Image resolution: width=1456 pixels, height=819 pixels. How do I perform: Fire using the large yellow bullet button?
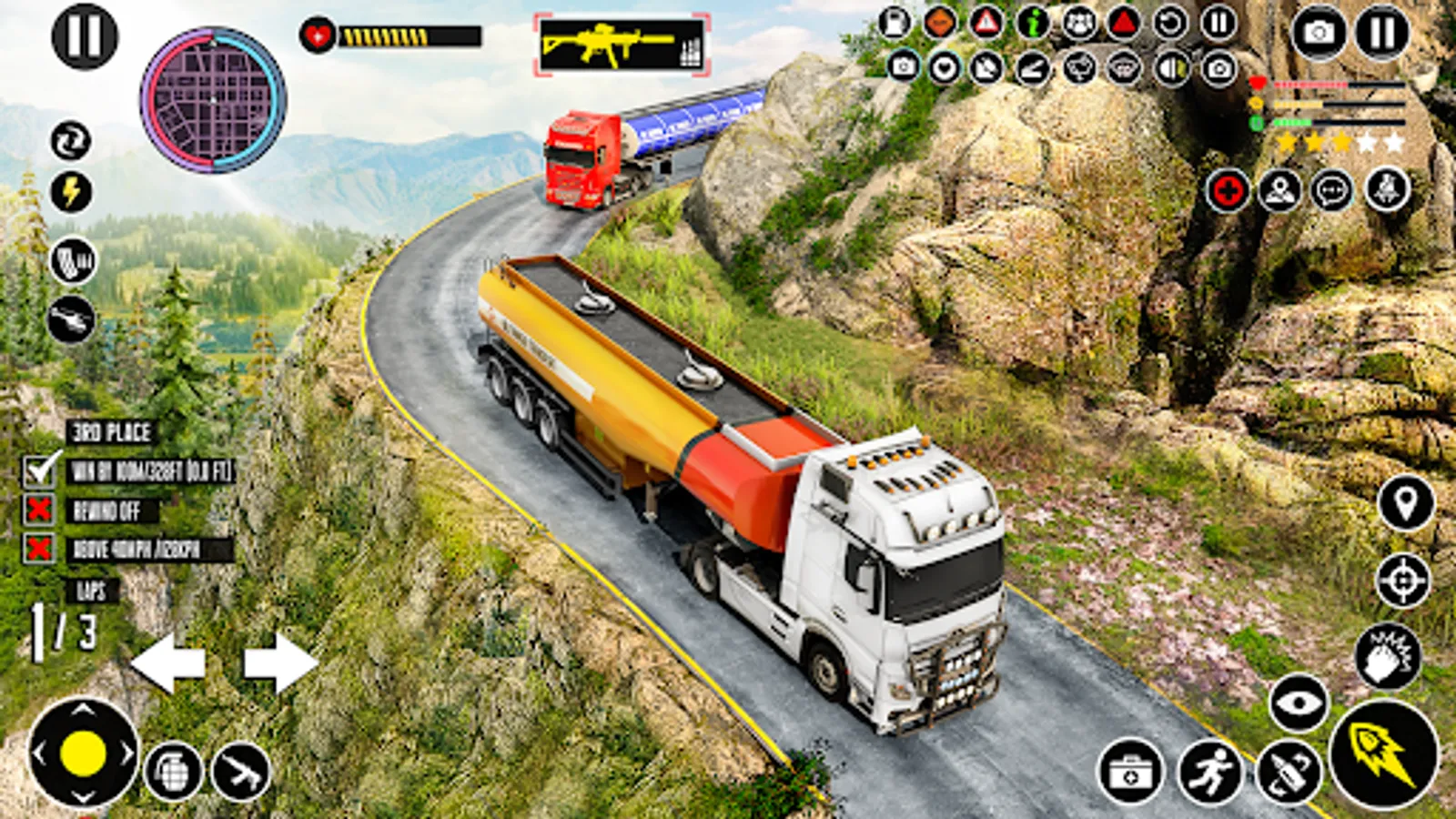[1384, 754]
